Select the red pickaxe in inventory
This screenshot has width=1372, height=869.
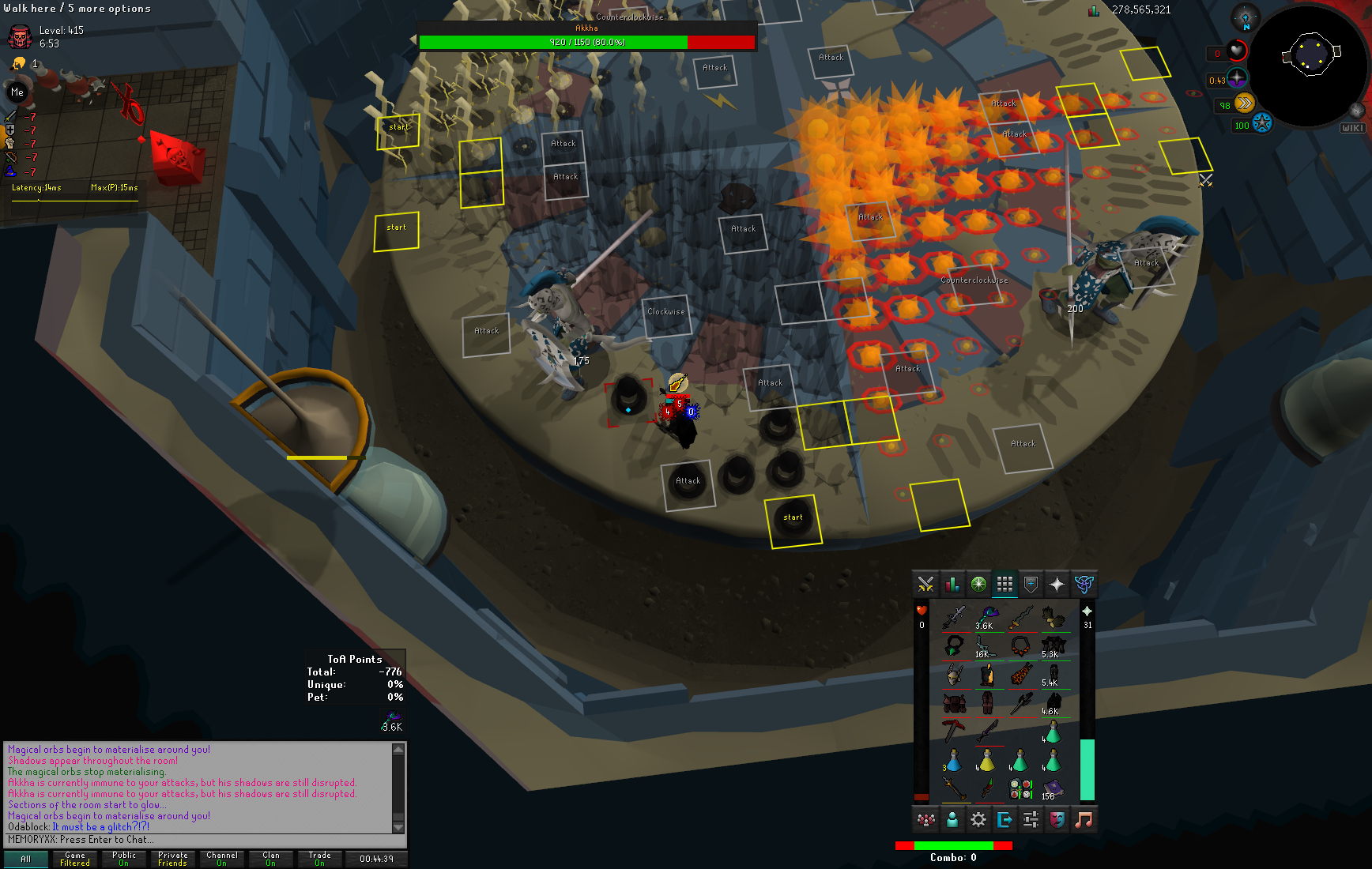coord(954,731)
